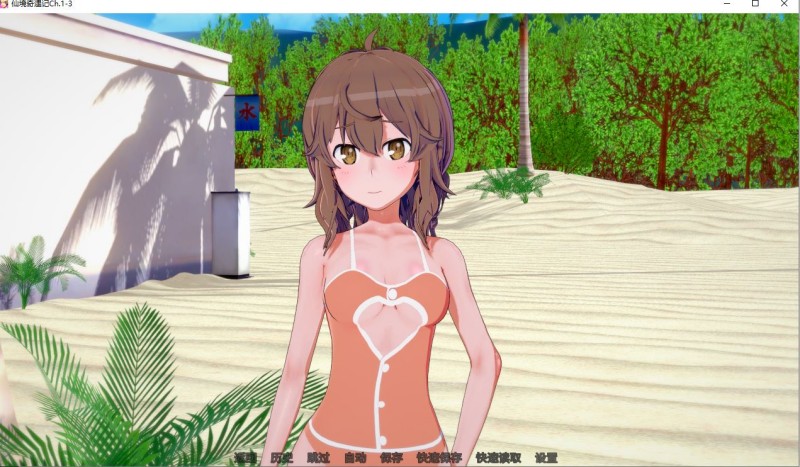Choose 快速保存 (Quick Save)
The image size is (800, 467).
(x=439, y=458)
